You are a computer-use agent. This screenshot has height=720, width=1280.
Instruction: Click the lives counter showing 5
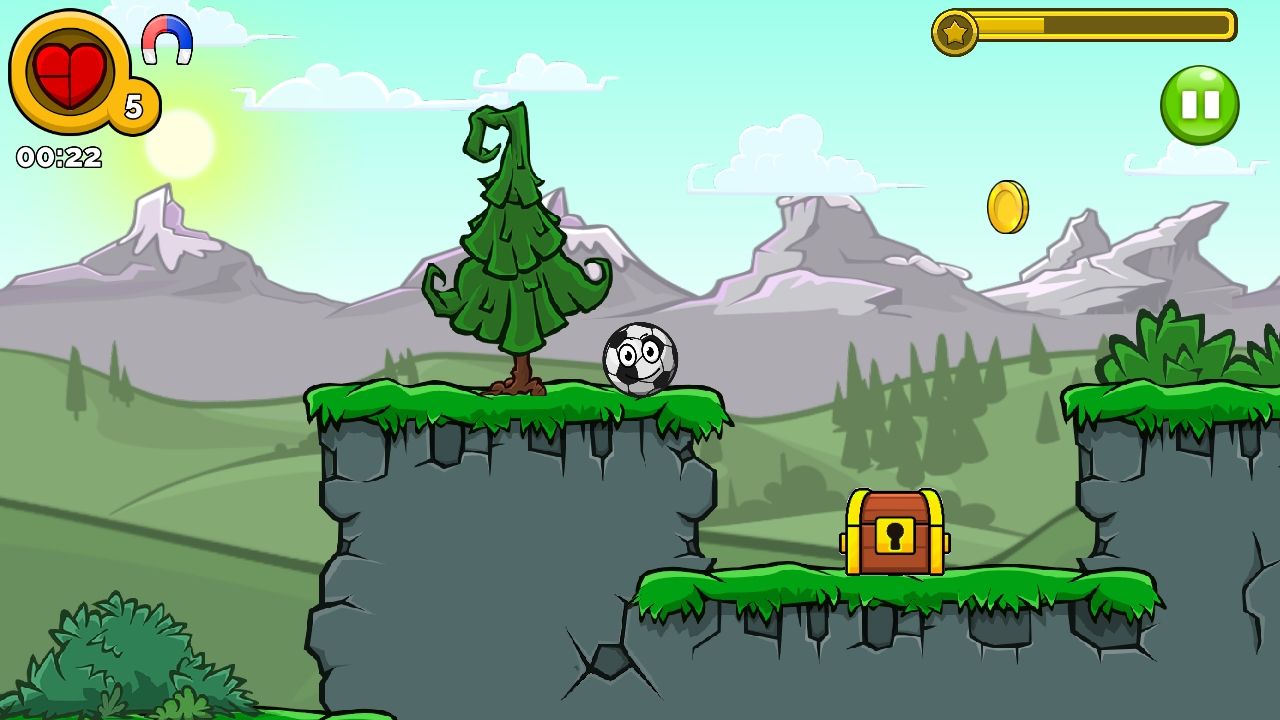point(133,103)
